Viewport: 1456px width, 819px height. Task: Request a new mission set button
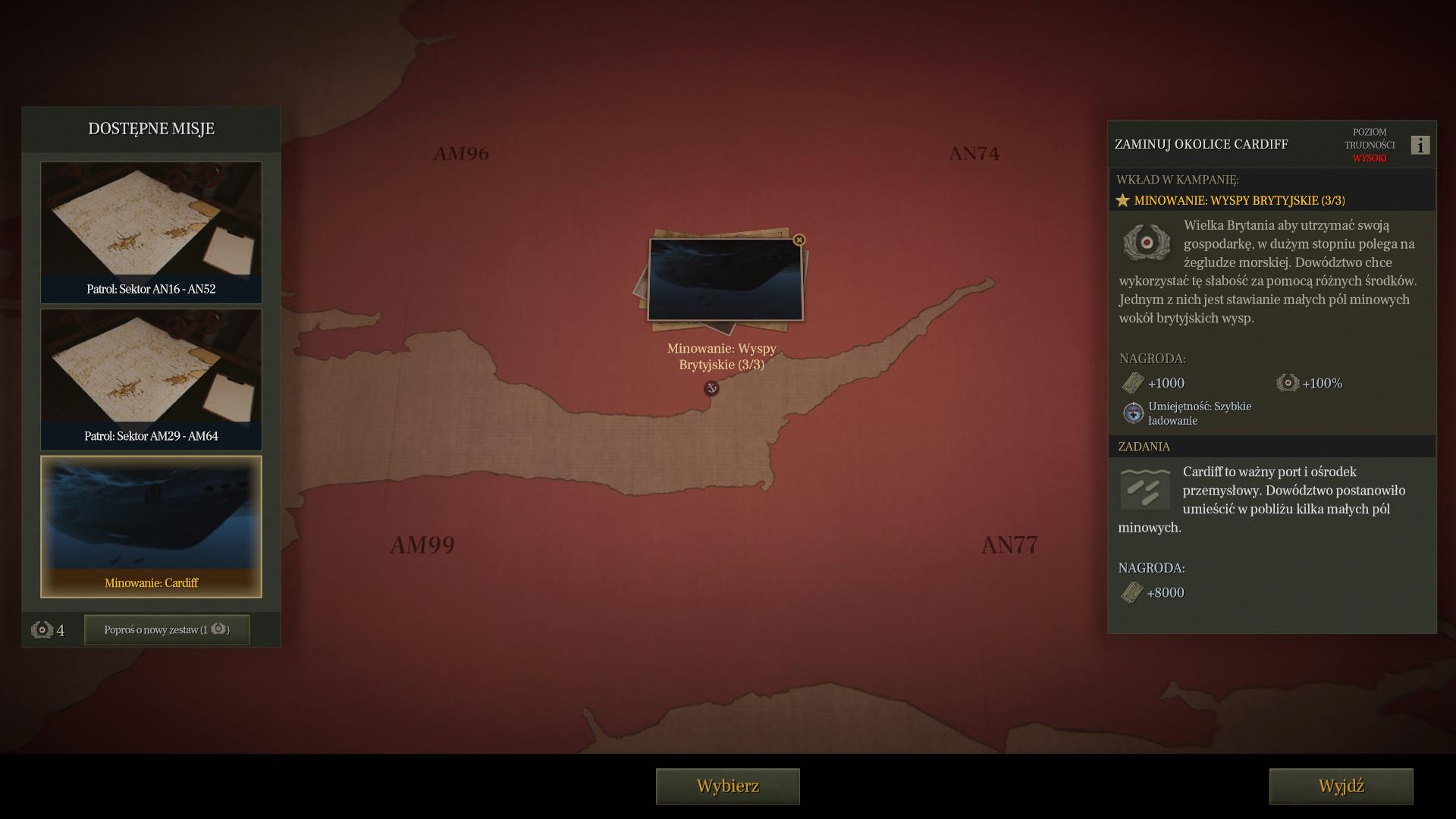(167, 629)
